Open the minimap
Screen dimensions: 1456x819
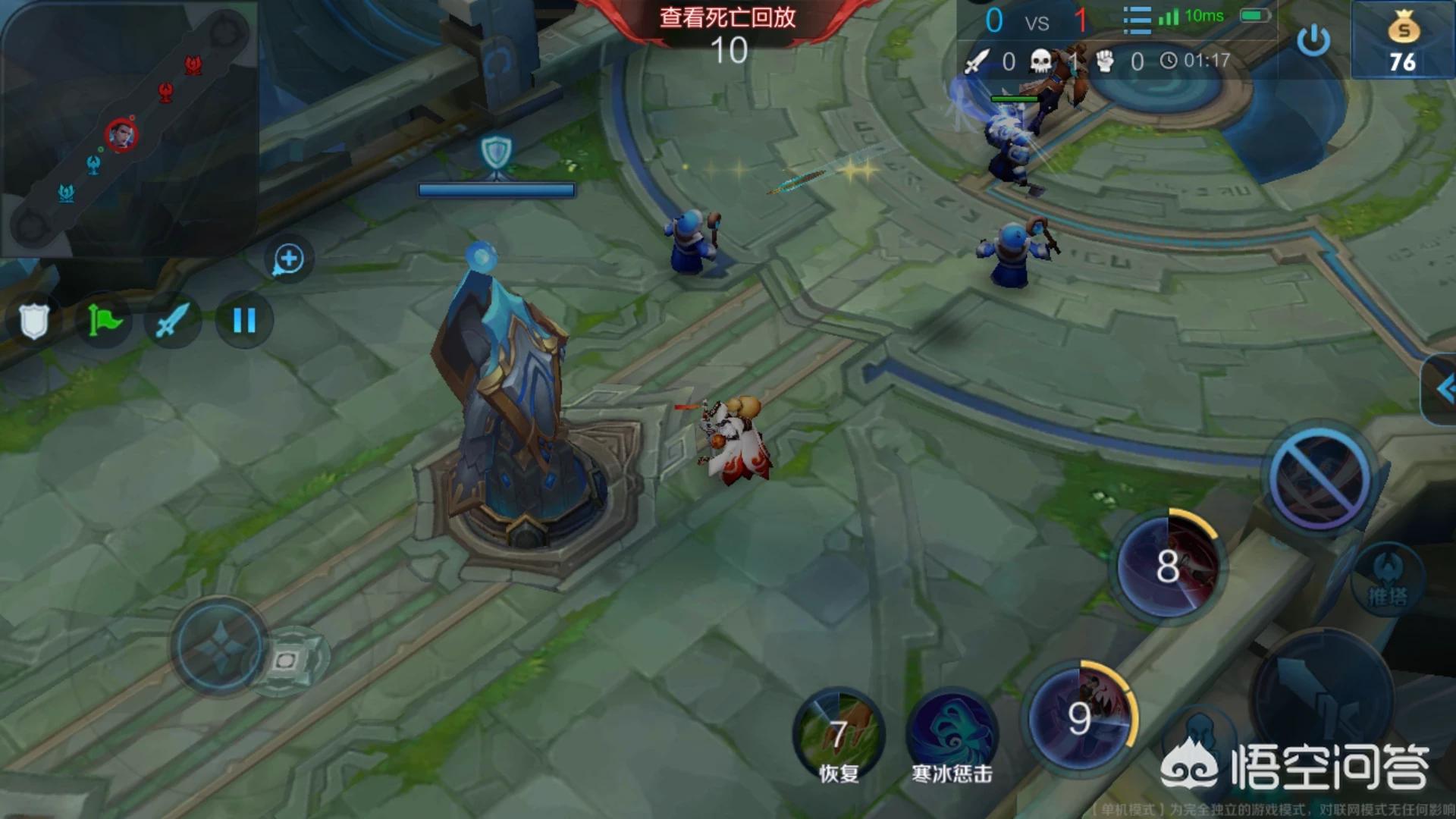click(x=129, y=129)
